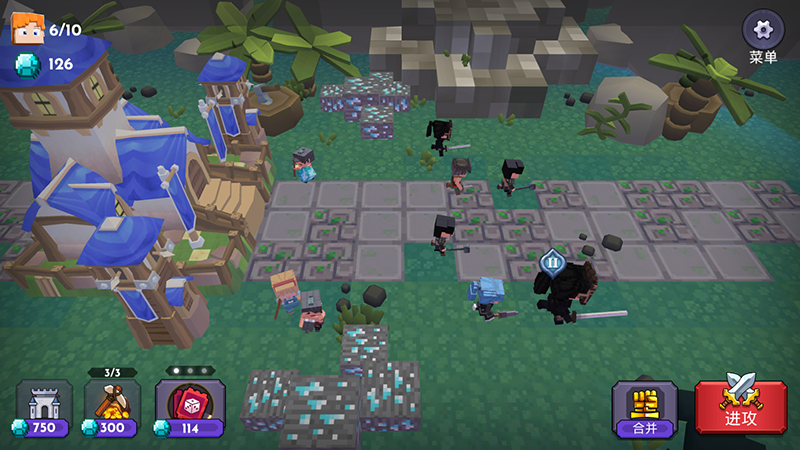Screen dimensions: 800x450
Task: Buy the castle upgrade for 750 gems
Action: pyautogui.click(x=44, y=408)
